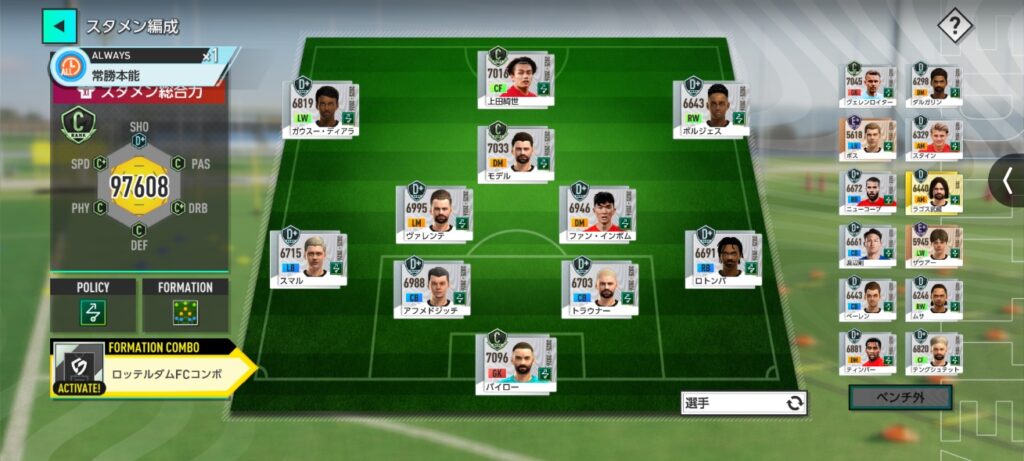Open the ベンチ外 reserves button
1024x461 pixels.
[899, 398]
